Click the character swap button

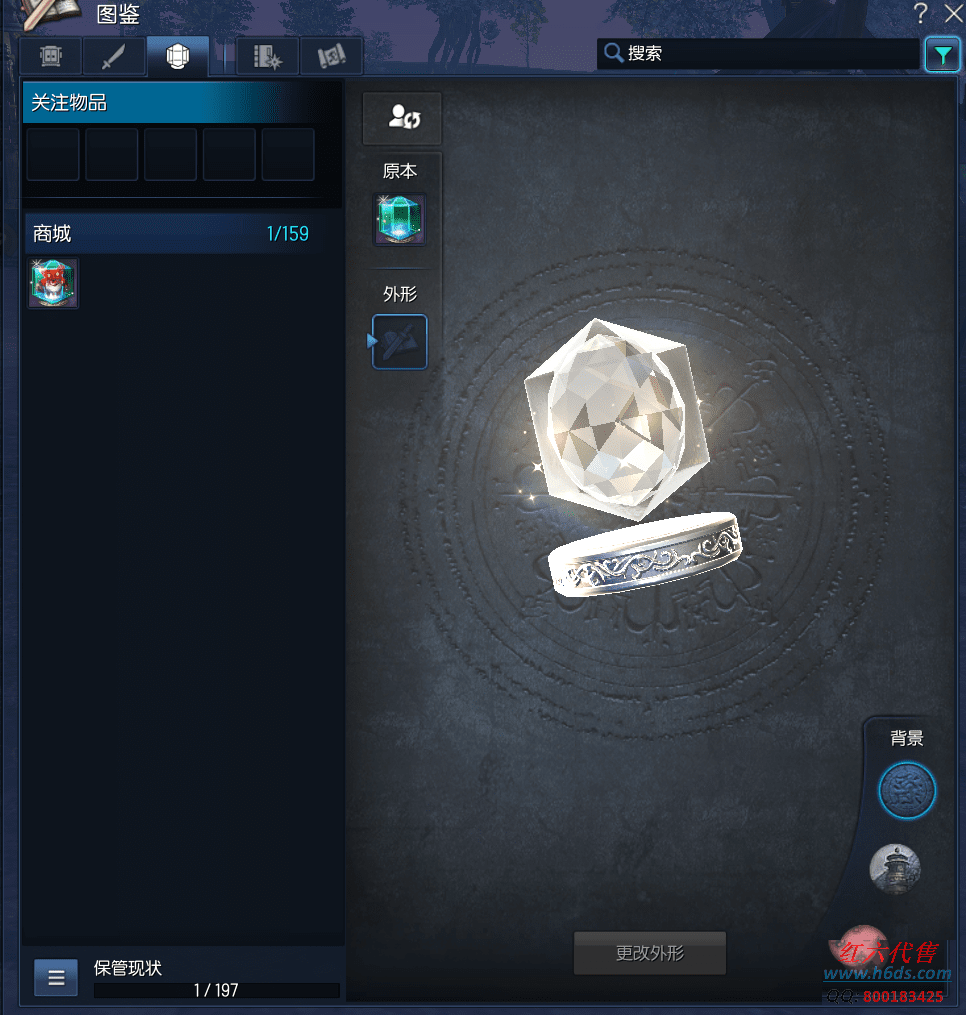(402, 119)
